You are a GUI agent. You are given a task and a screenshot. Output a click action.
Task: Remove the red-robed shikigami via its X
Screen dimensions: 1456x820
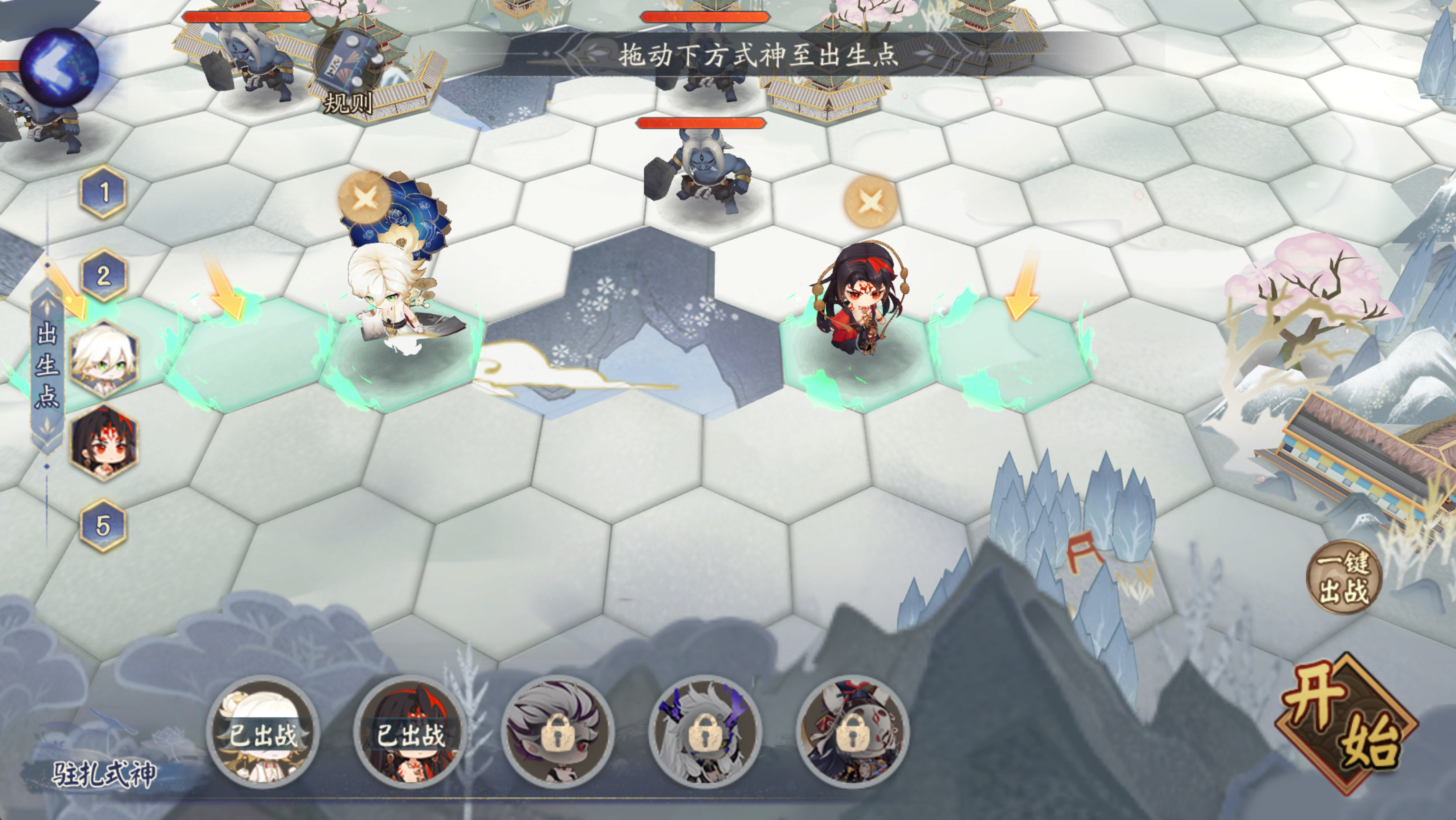[x=870, y=202]
